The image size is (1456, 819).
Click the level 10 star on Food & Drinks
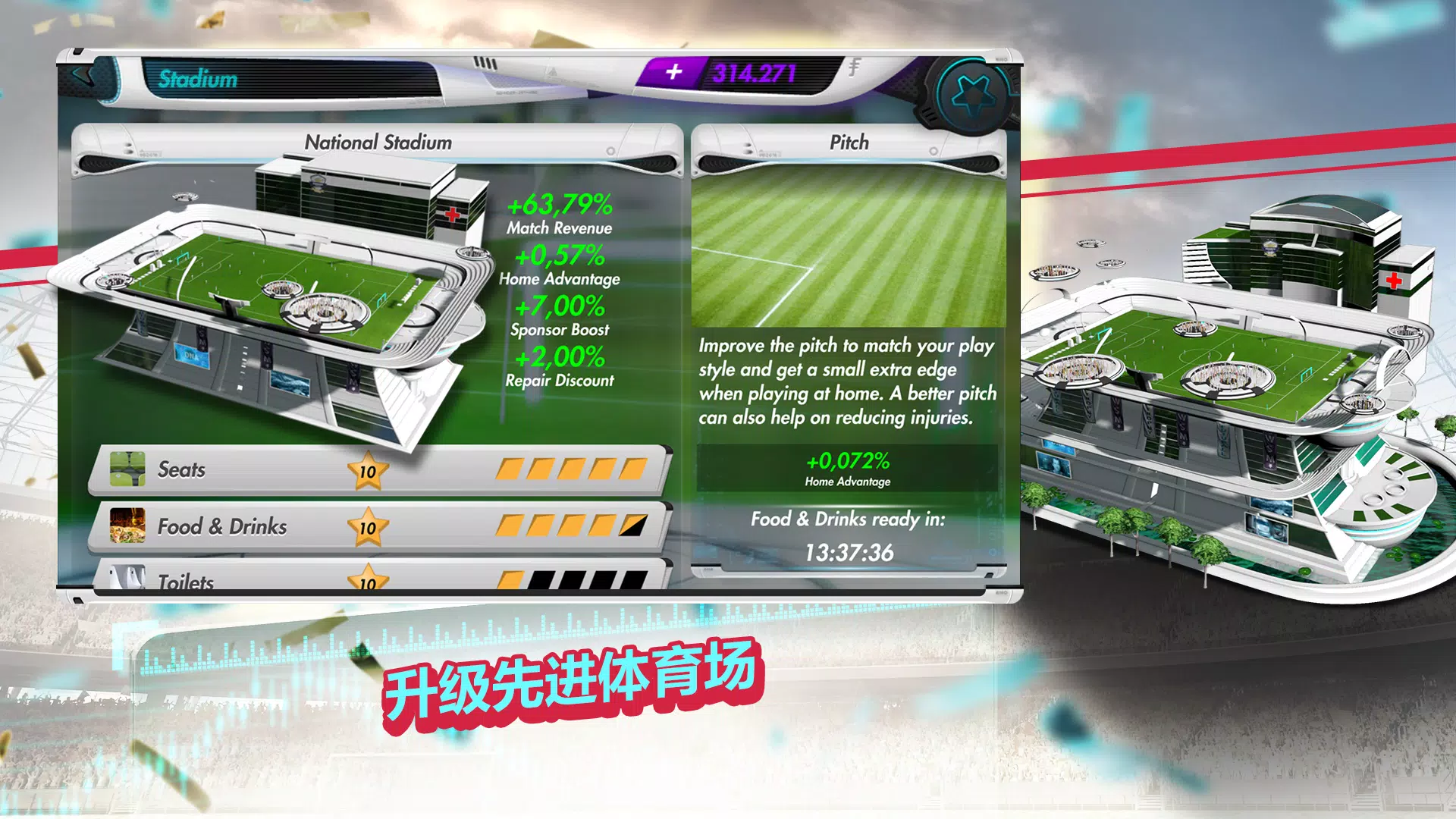tap(369, 526)
